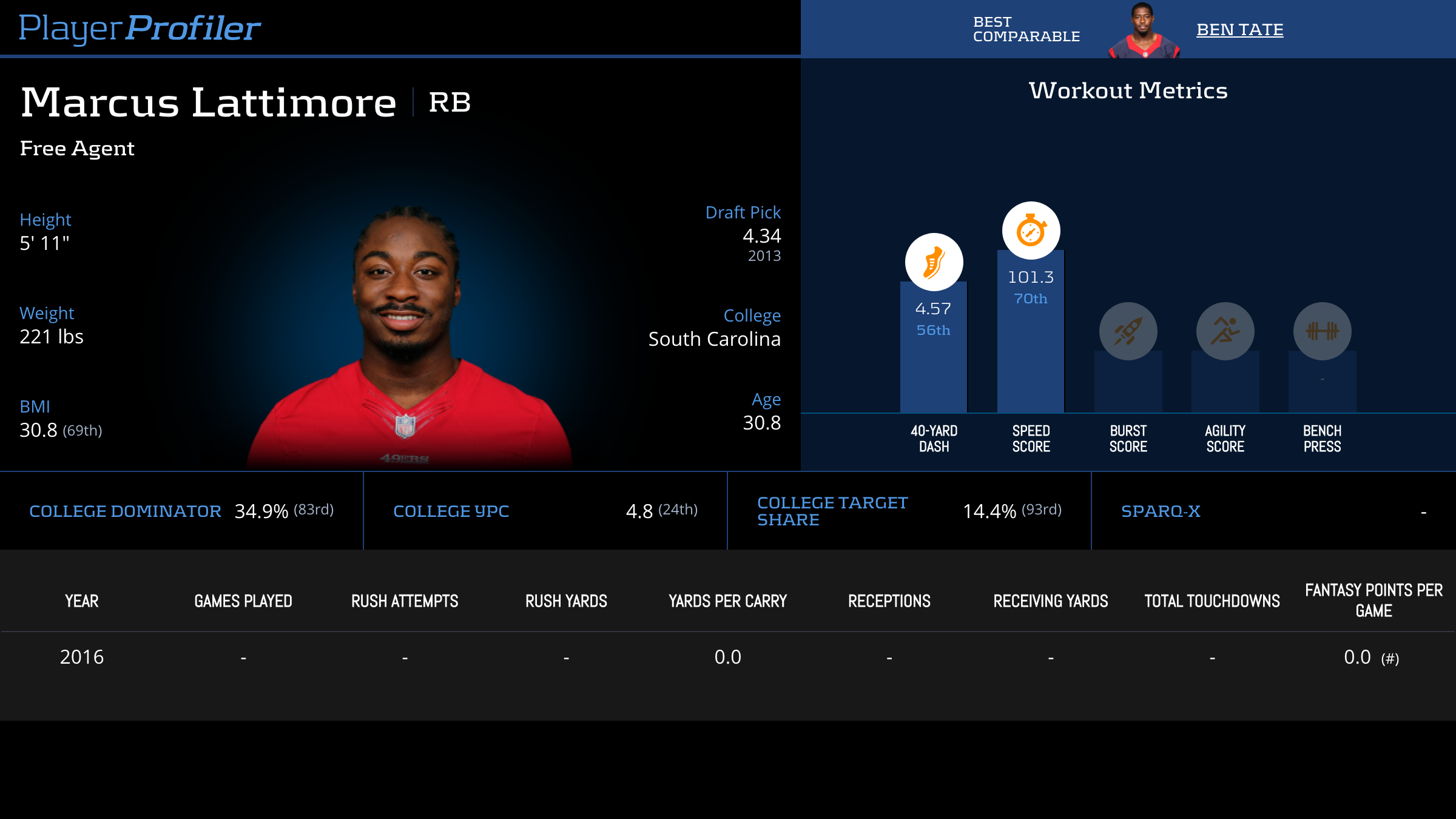Show the College YPC metric

451,511
